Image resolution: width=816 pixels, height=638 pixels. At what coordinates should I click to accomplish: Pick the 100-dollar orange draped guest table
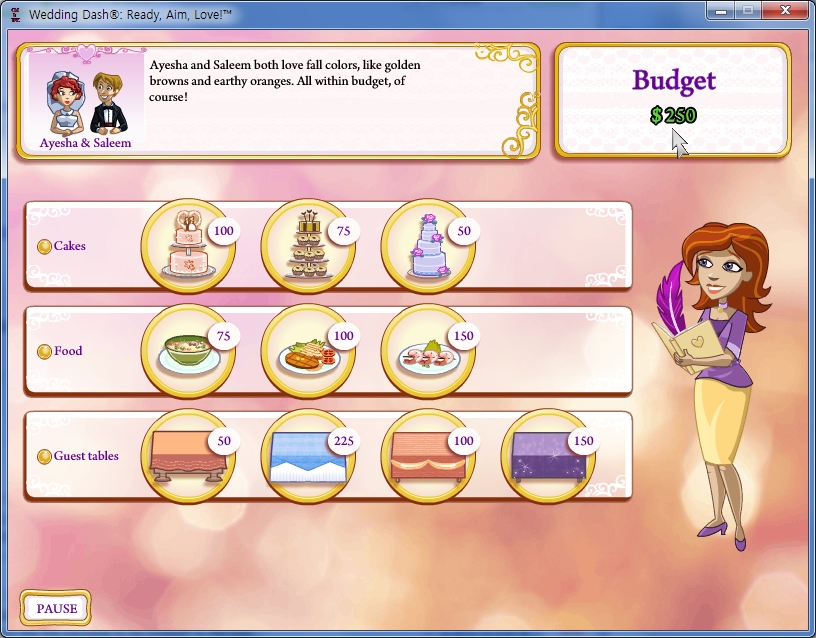[427, 457]
